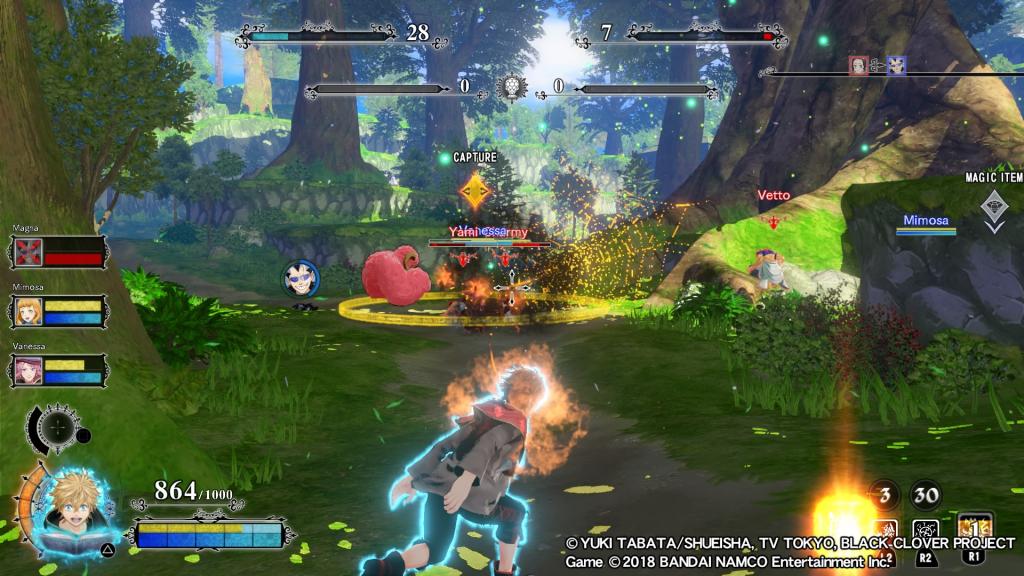Activate the R2 magic circle skill
1024x576 pixels.
pyautogui.click(x=927, y=531)
